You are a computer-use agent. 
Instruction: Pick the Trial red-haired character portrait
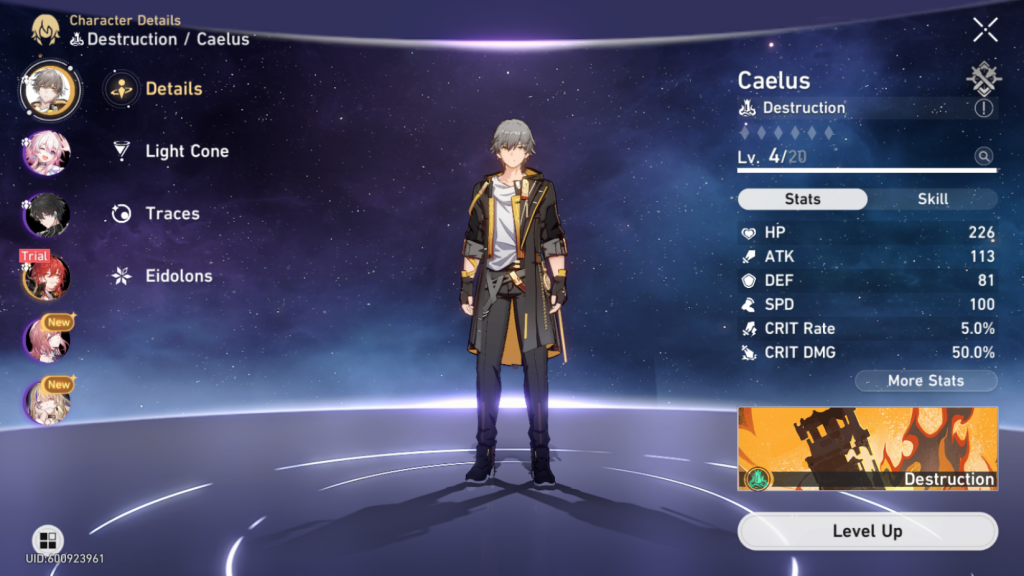46,276
